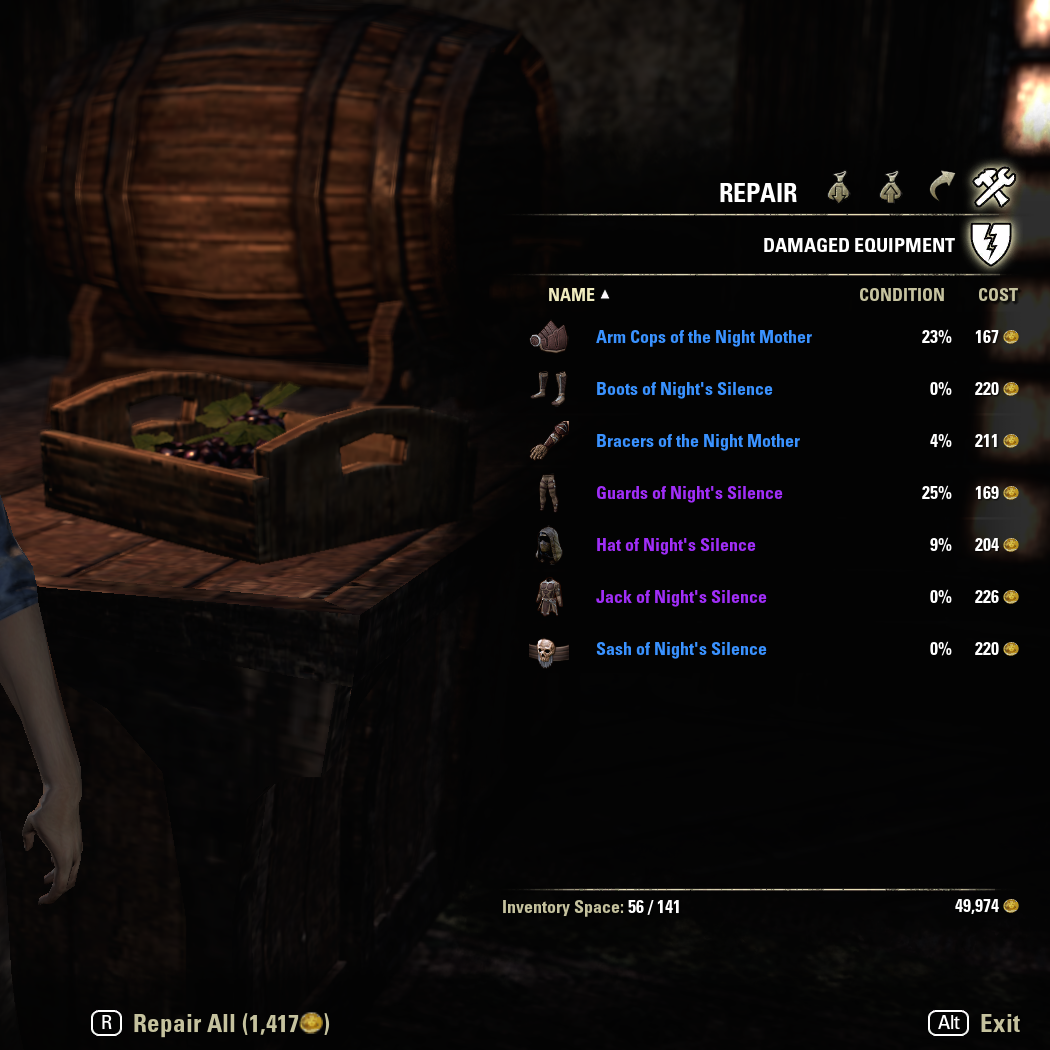Sort items by Cost column
This screenshot has height=1050, width=1050.
pos(997,295)
